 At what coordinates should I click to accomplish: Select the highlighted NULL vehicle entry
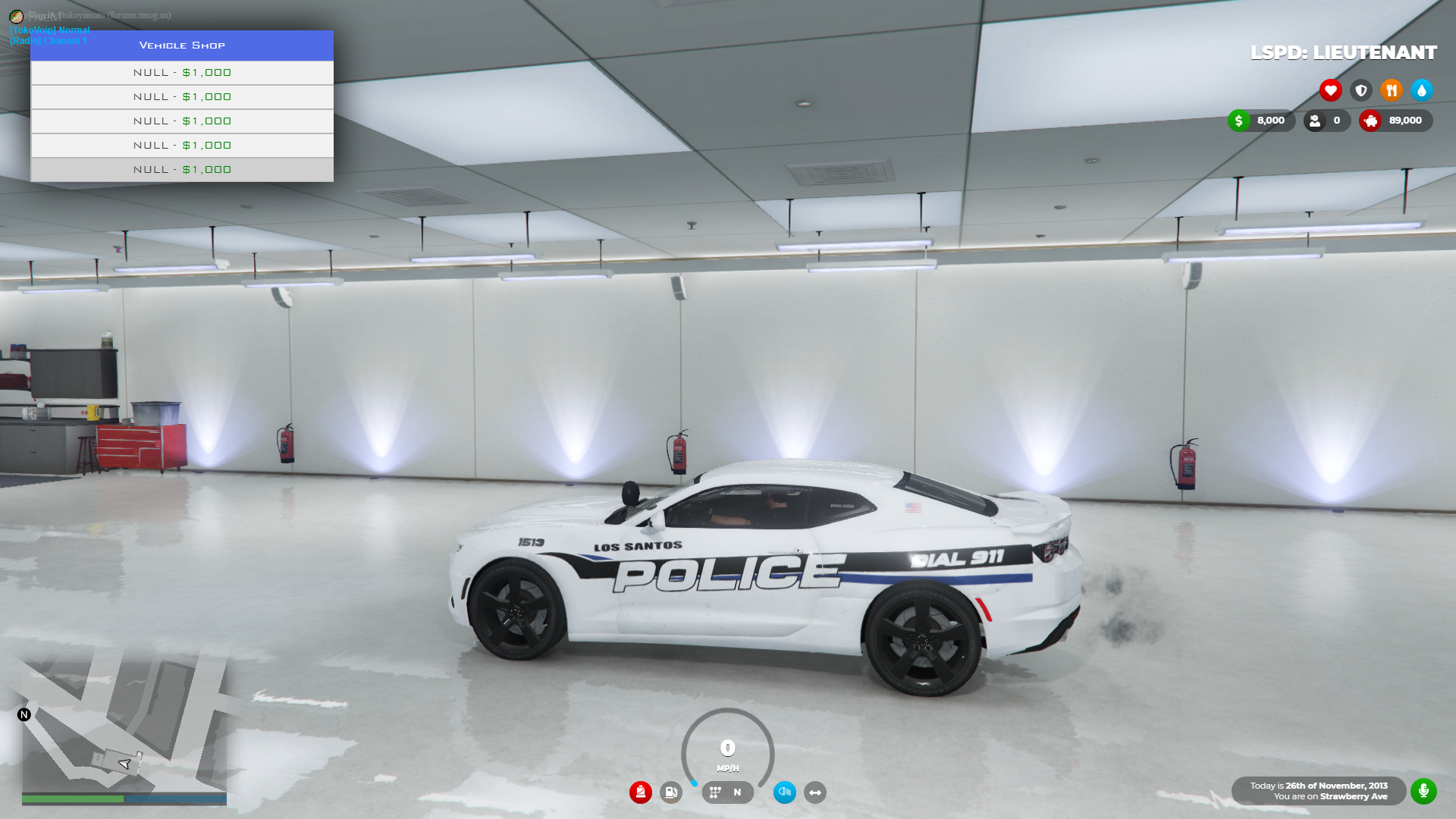coord(182,170)
